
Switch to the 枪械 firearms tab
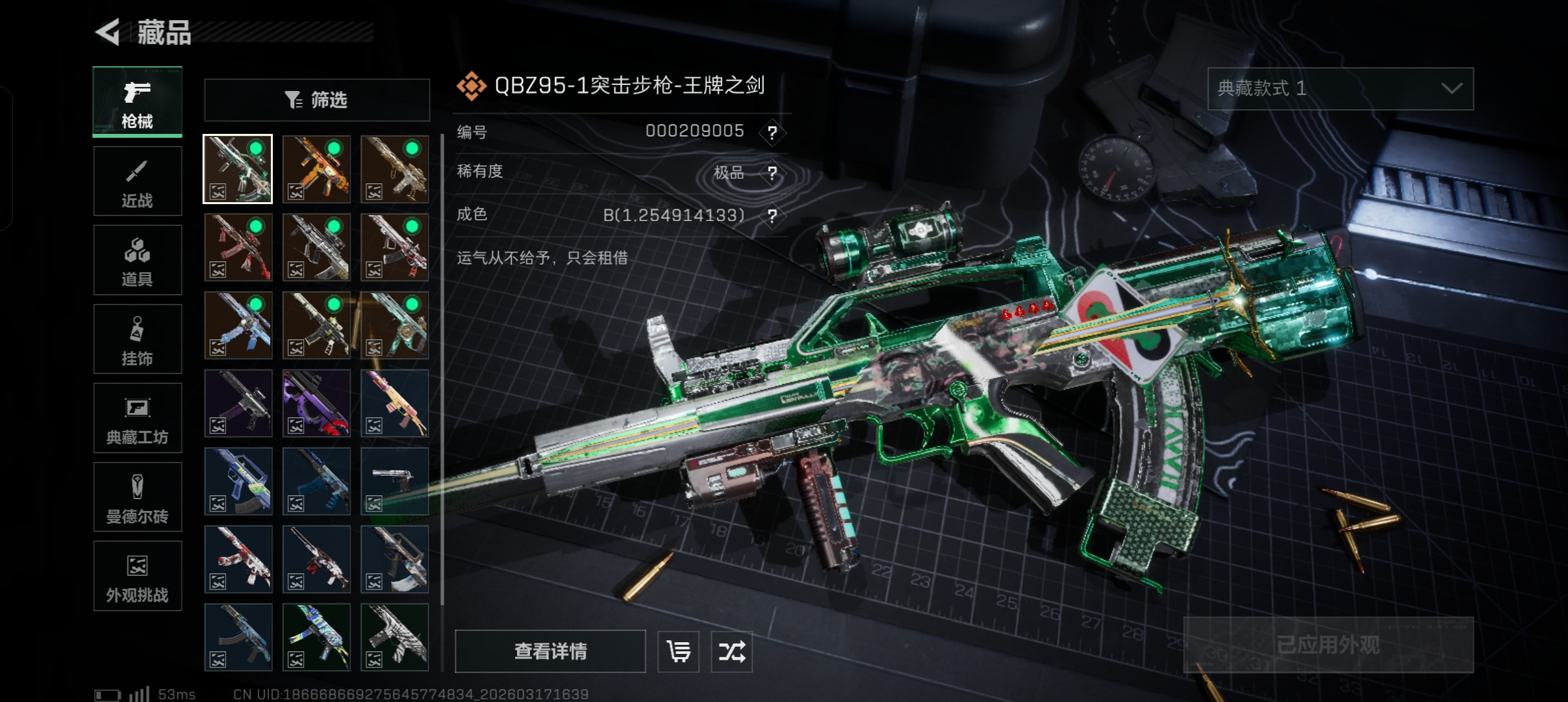(137, 102)
